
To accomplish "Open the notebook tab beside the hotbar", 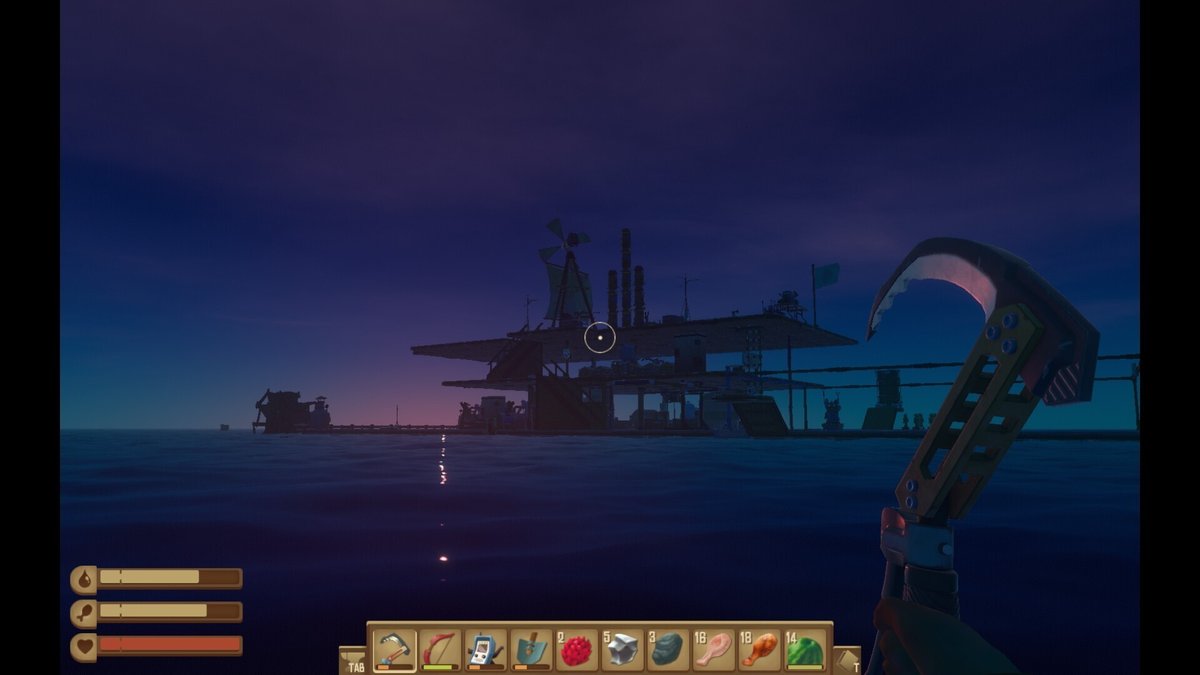I will [846, 661].
